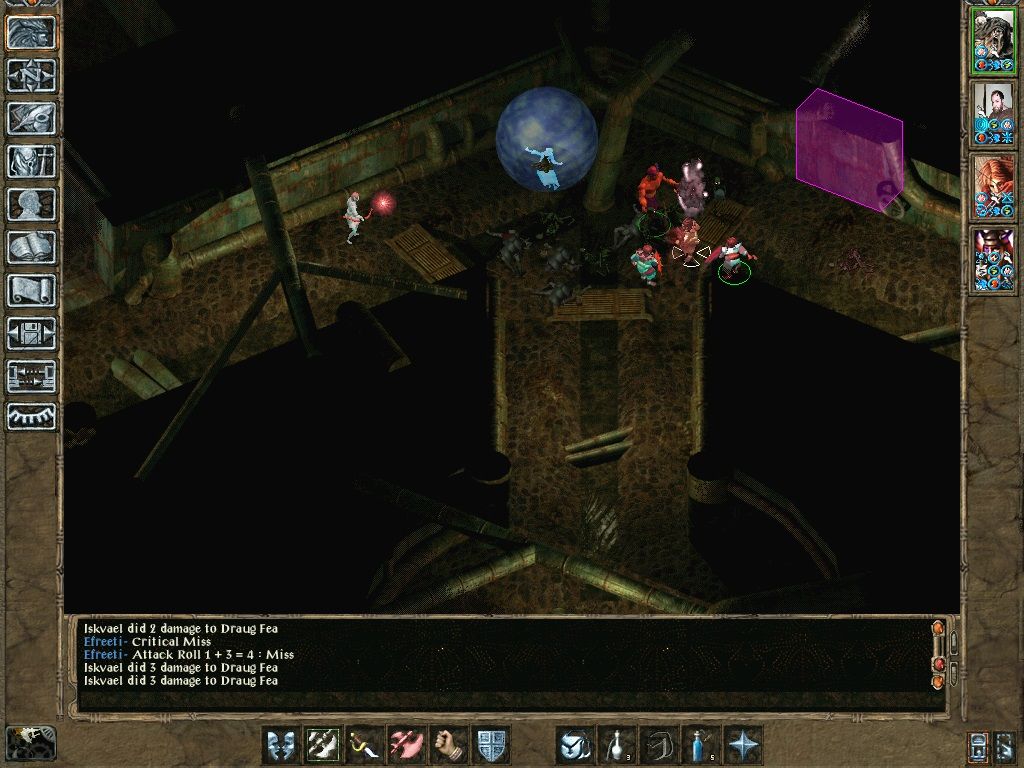Open the spellbook with the open book button
The height and width of the screenshot is (768, 1024).
[x=32, y=247]
